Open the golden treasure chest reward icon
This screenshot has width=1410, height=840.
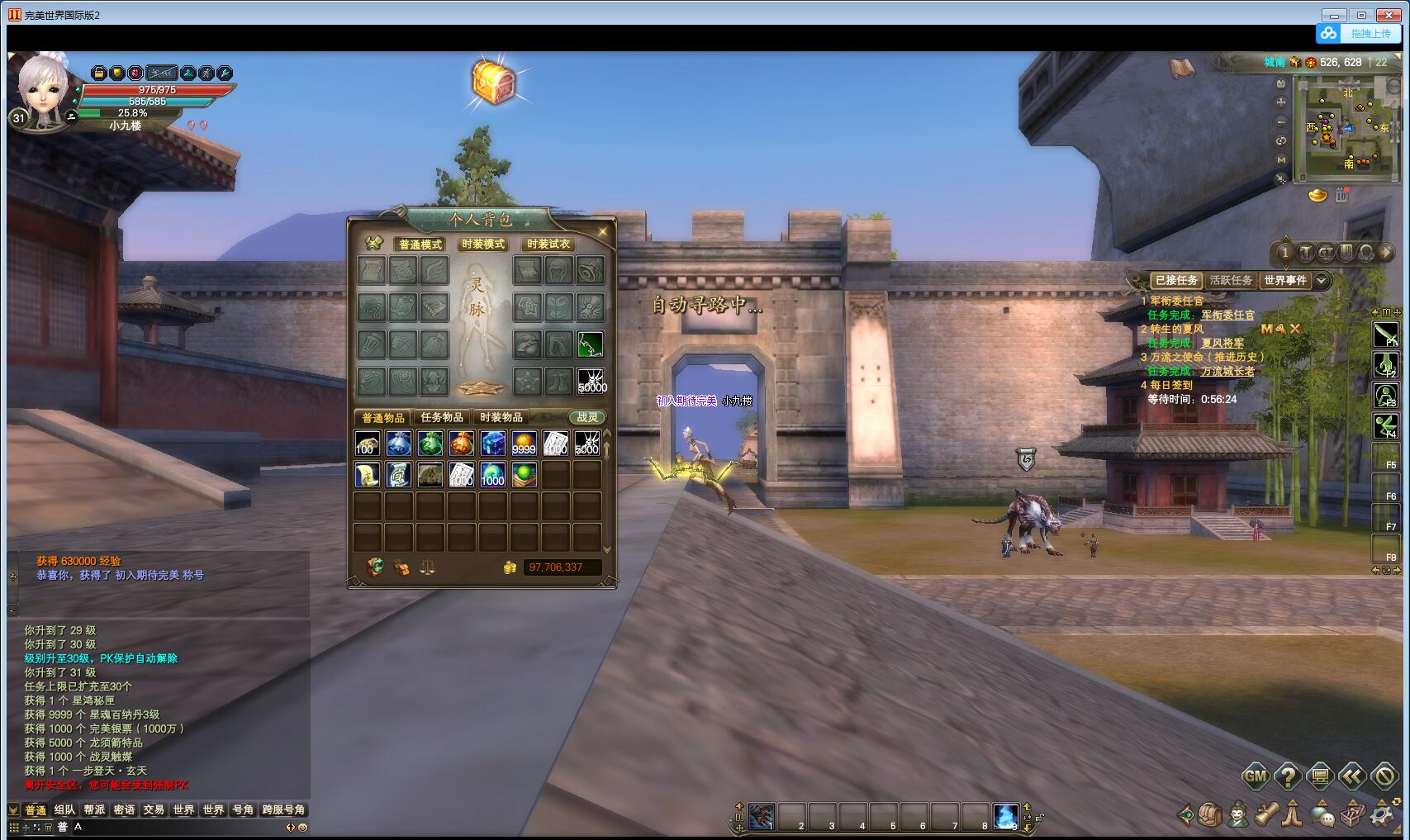[494, 82]
